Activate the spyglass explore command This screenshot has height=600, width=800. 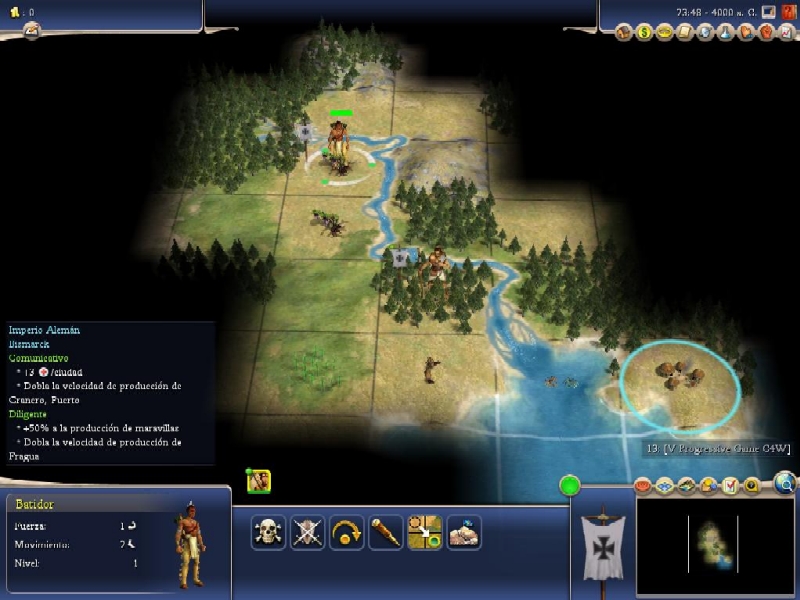[x=385, y=532]
